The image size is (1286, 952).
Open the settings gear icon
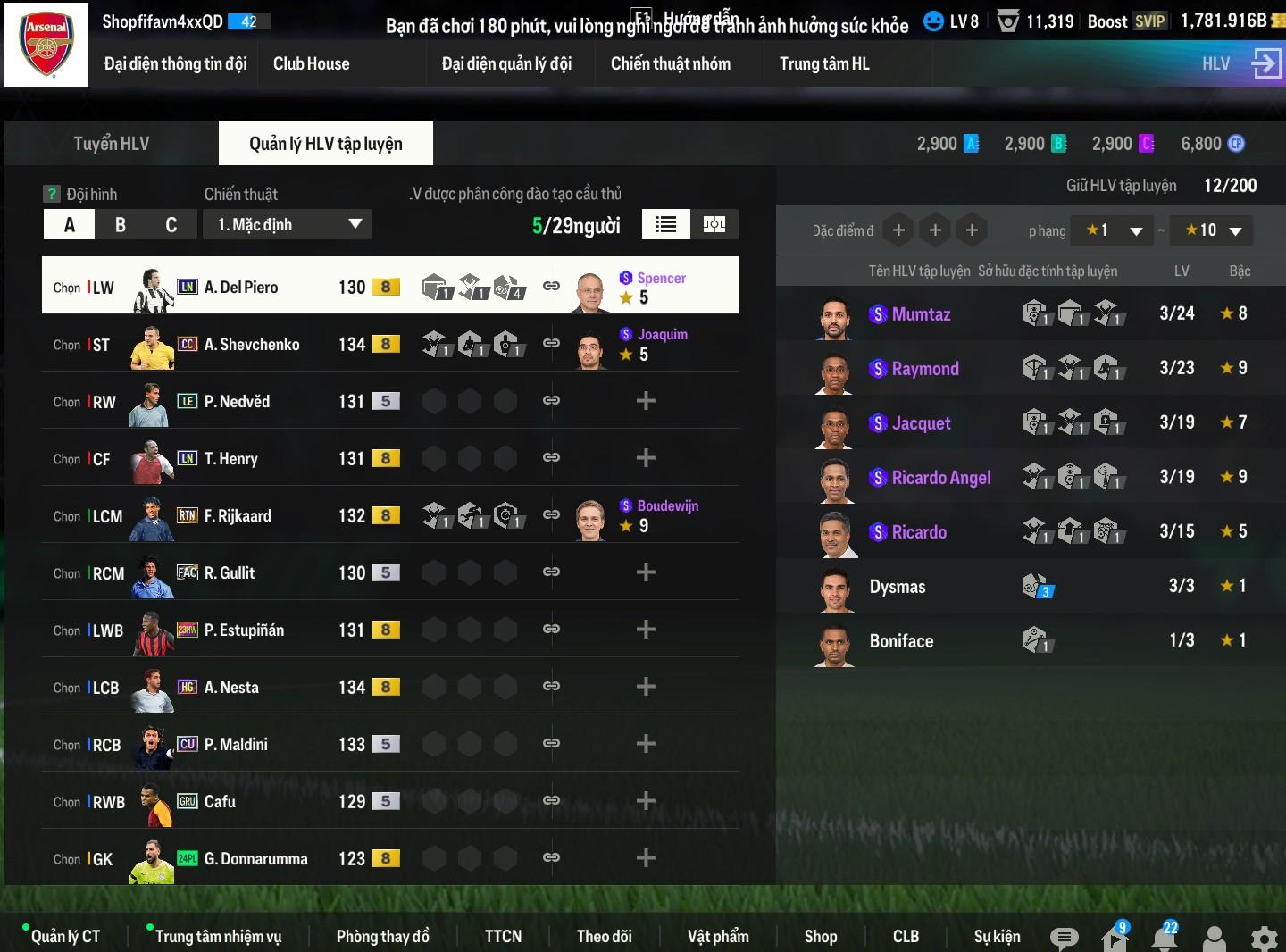click(1264, 938)
